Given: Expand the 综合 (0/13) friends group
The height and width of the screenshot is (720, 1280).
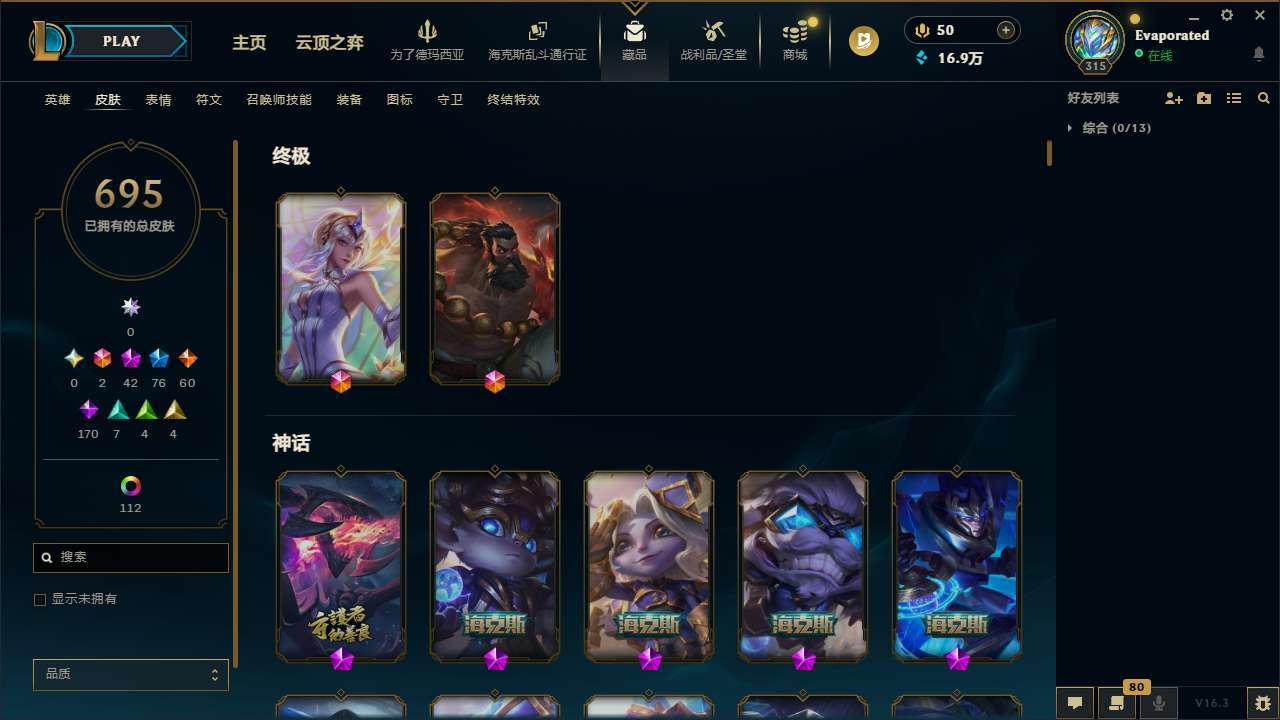Looking at the screenshot, I should [1071, 128].
